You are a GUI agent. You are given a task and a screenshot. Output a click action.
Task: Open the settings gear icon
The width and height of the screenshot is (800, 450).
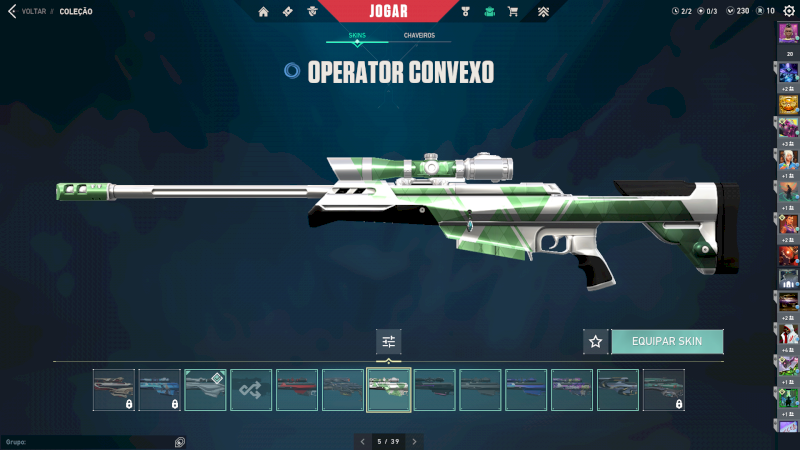pyautogui.click(x=788, y=11)
